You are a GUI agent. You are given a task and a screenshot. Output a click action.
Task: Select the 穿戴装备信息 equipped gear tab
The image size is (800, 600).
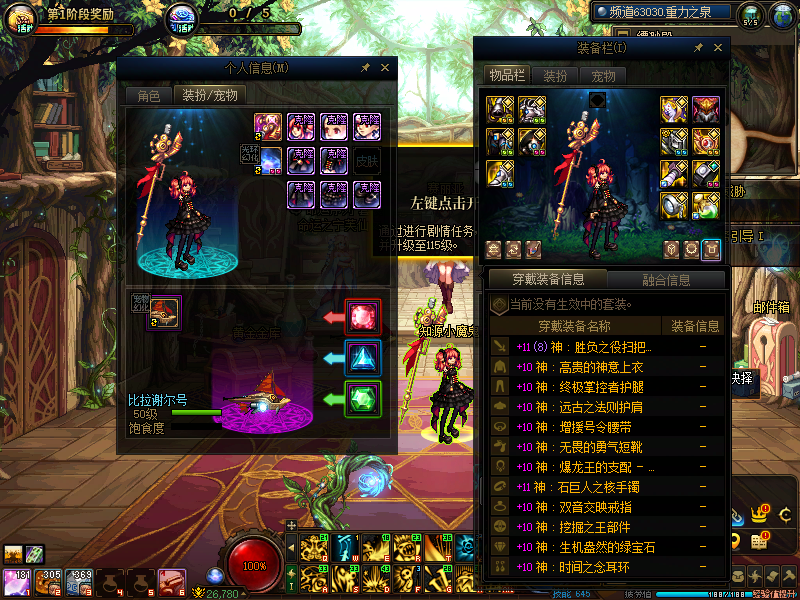coord(547,280)
